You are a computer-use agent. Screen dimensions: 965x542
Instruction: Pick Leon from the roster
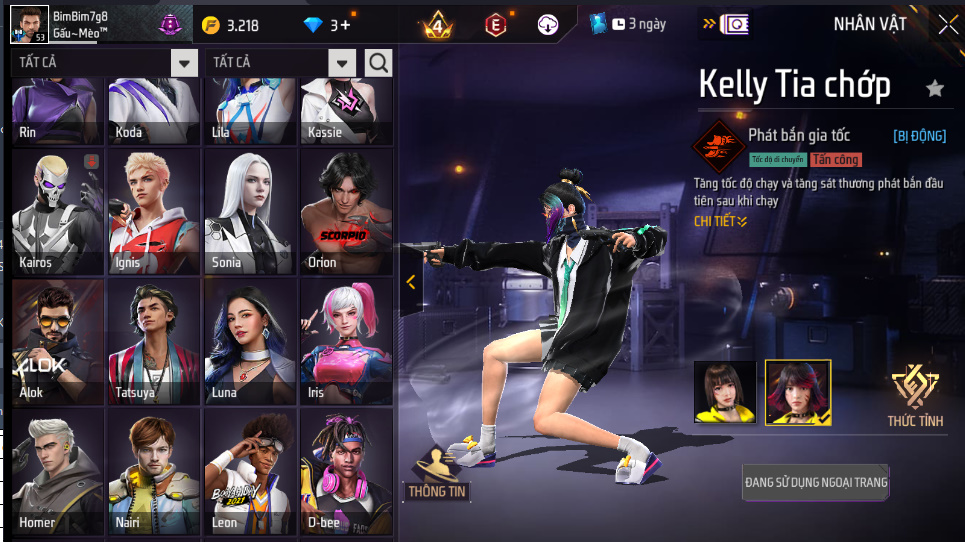250,471
